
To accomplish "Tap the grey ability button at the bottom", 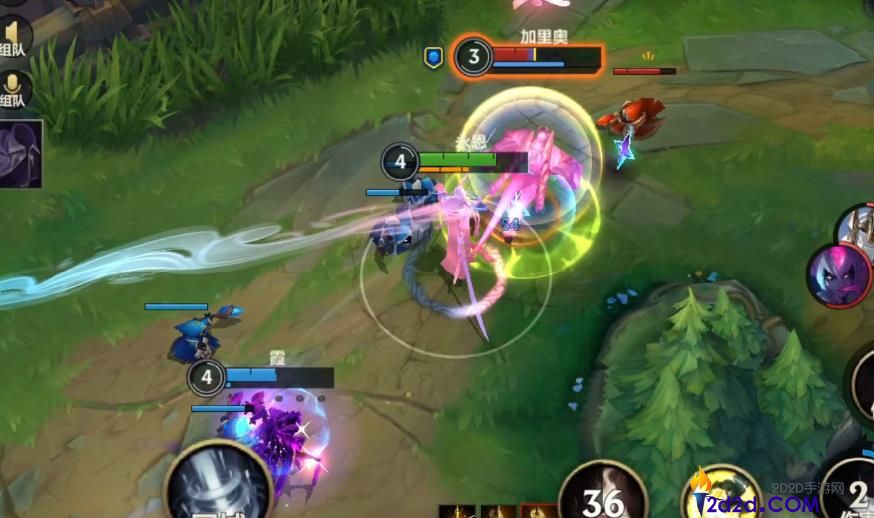I will click(x=218, y=485).
